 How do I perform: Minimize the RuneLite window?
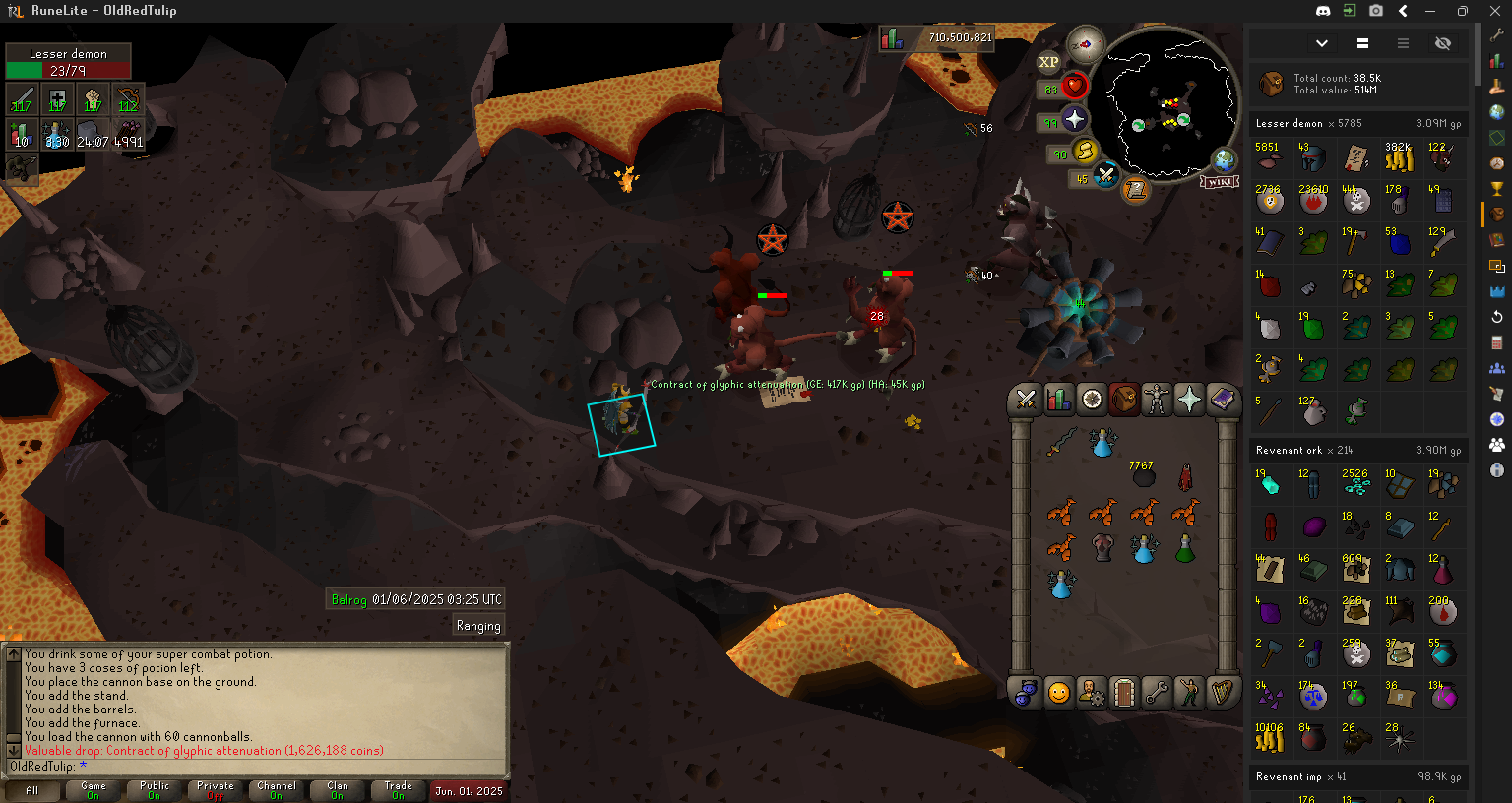1432,11
